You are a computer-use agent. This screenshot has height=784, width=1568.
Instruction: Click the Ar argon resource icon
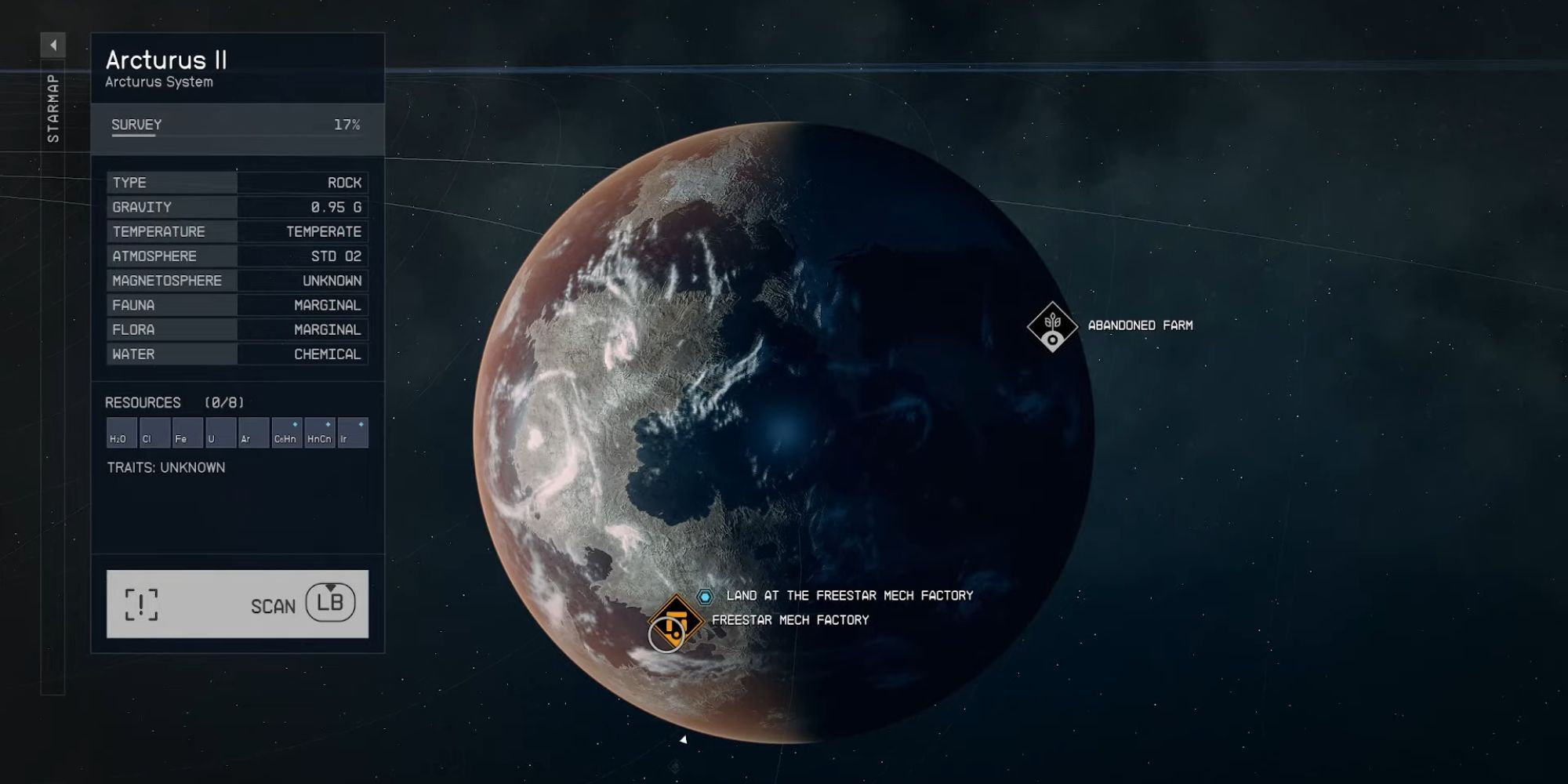pos(252,431)
